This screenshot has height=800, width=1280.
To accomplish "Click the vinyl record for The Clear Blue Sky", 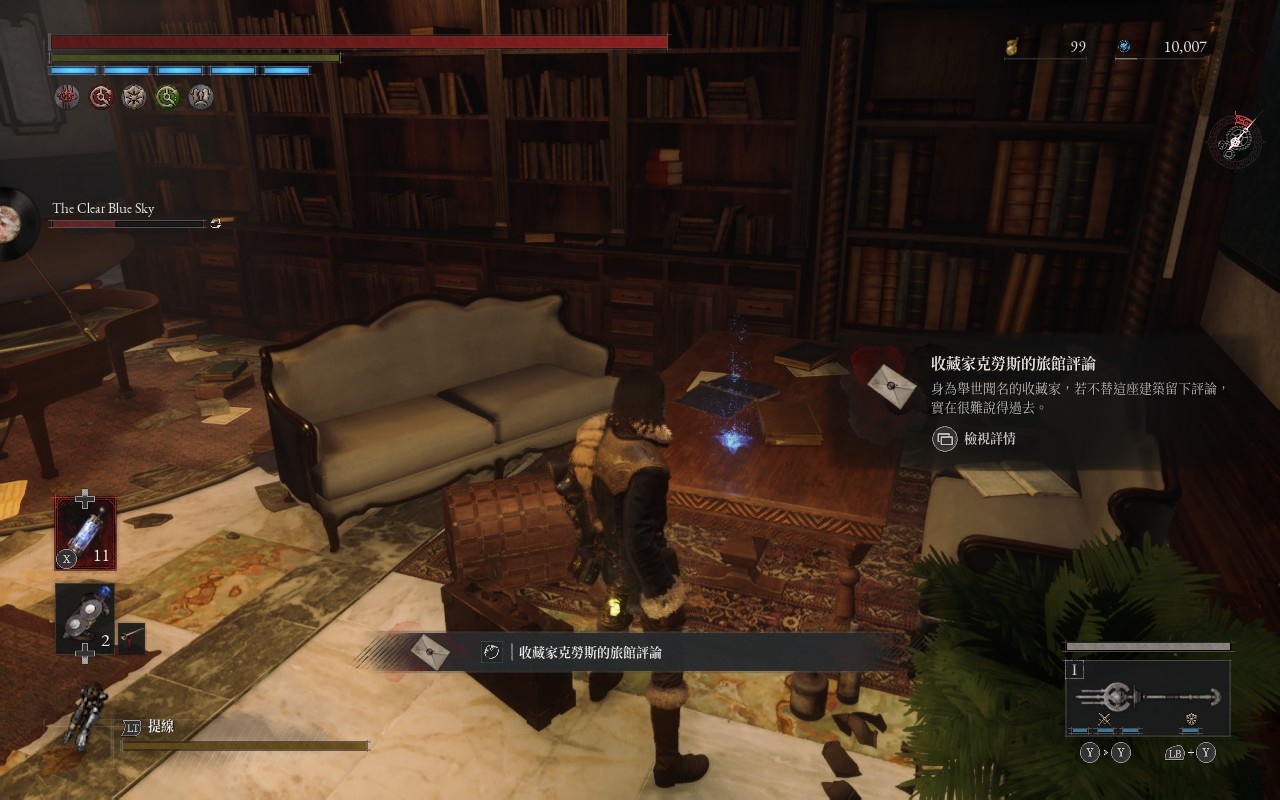I will click(x=14, y=223).
